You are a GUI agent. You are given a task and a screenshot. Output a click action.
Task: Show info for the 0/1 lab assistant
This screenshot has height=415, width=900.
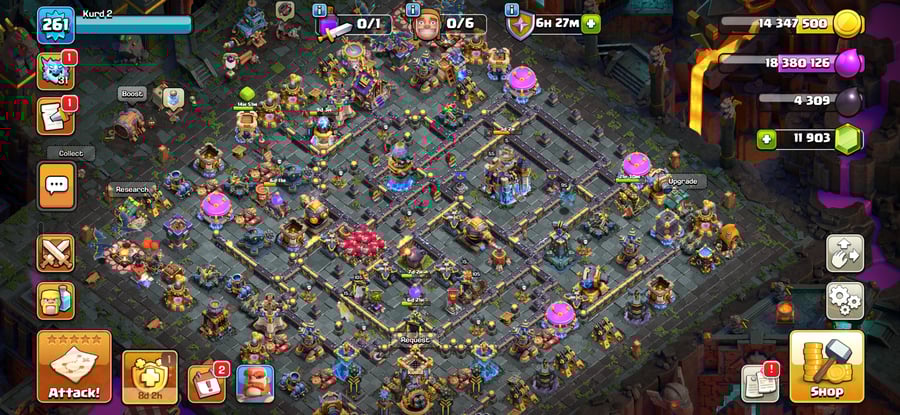coord(319,10)
